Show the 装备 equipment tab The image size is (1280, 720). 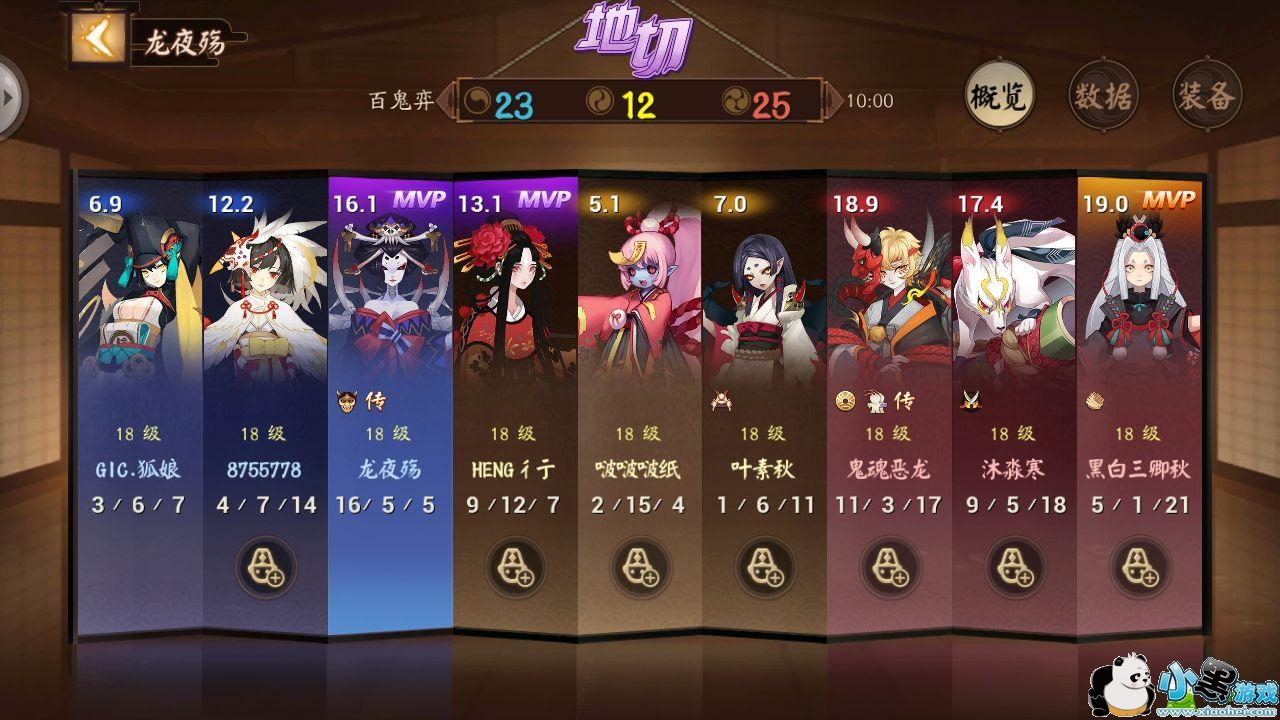1207,96
